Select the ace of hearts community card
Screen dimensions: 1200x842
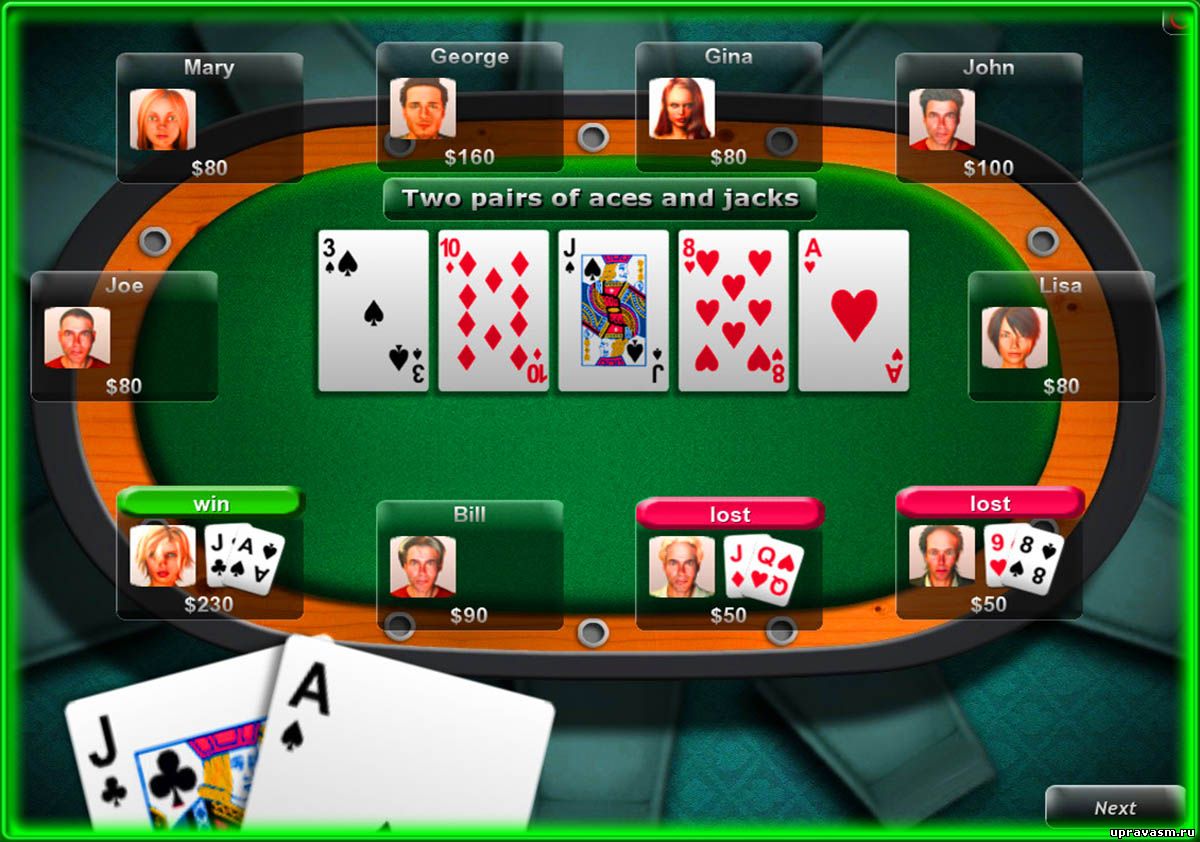853,310
